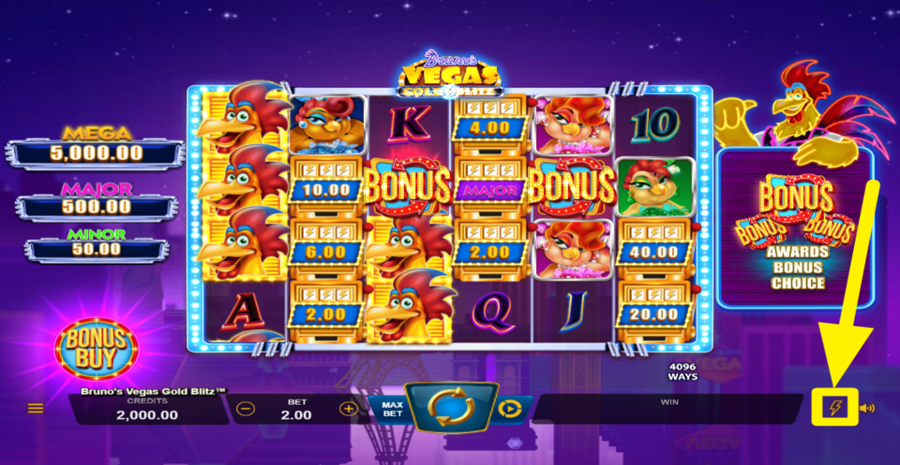Start autoplay spins
The height and width of the screenshot is (465, 900).
point(510,408)
